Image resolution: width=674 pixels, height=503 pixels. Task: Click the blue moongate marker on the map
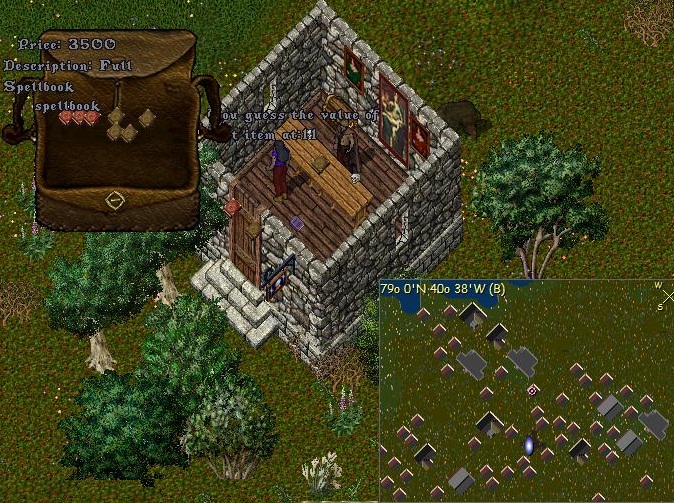click(528, 443)
